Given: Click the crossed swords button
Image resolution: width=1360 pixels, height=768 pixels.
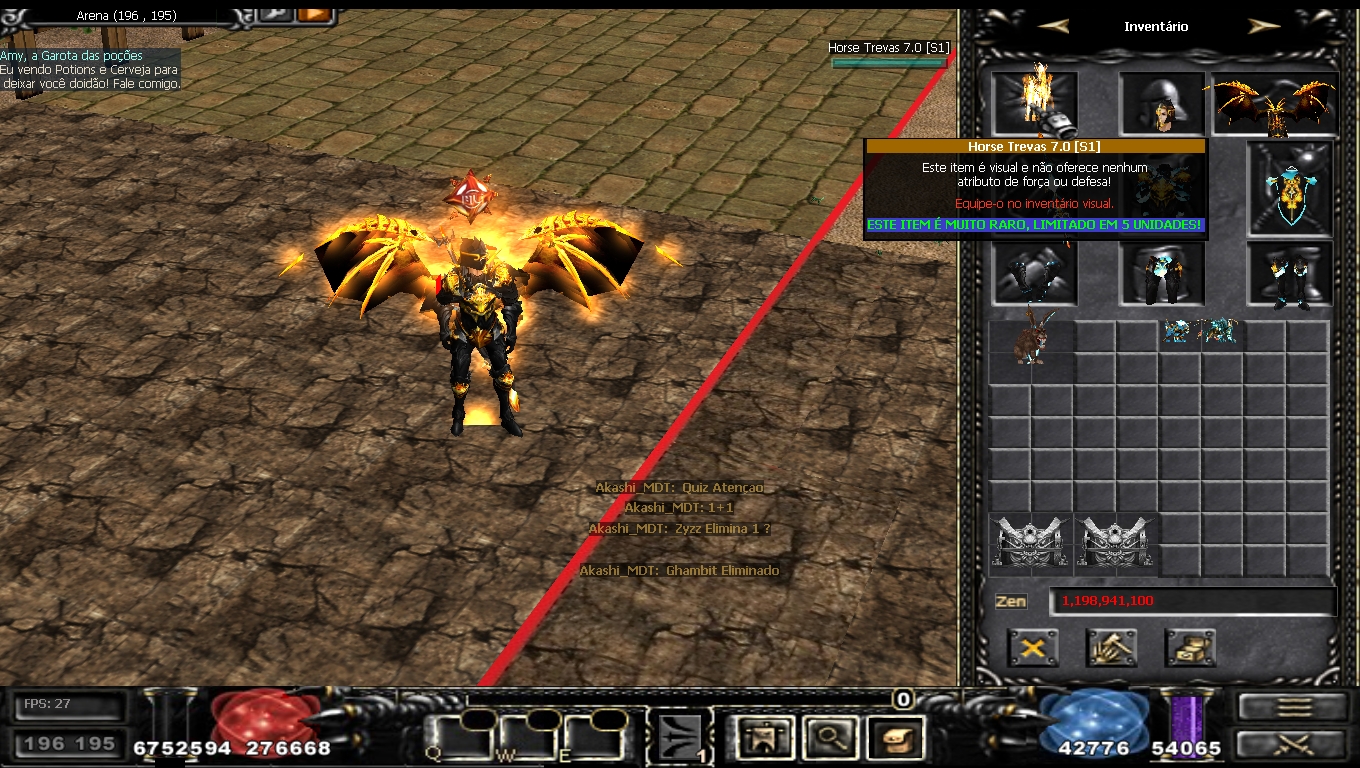Looking at the screenshot, I should click(1293, 744).
